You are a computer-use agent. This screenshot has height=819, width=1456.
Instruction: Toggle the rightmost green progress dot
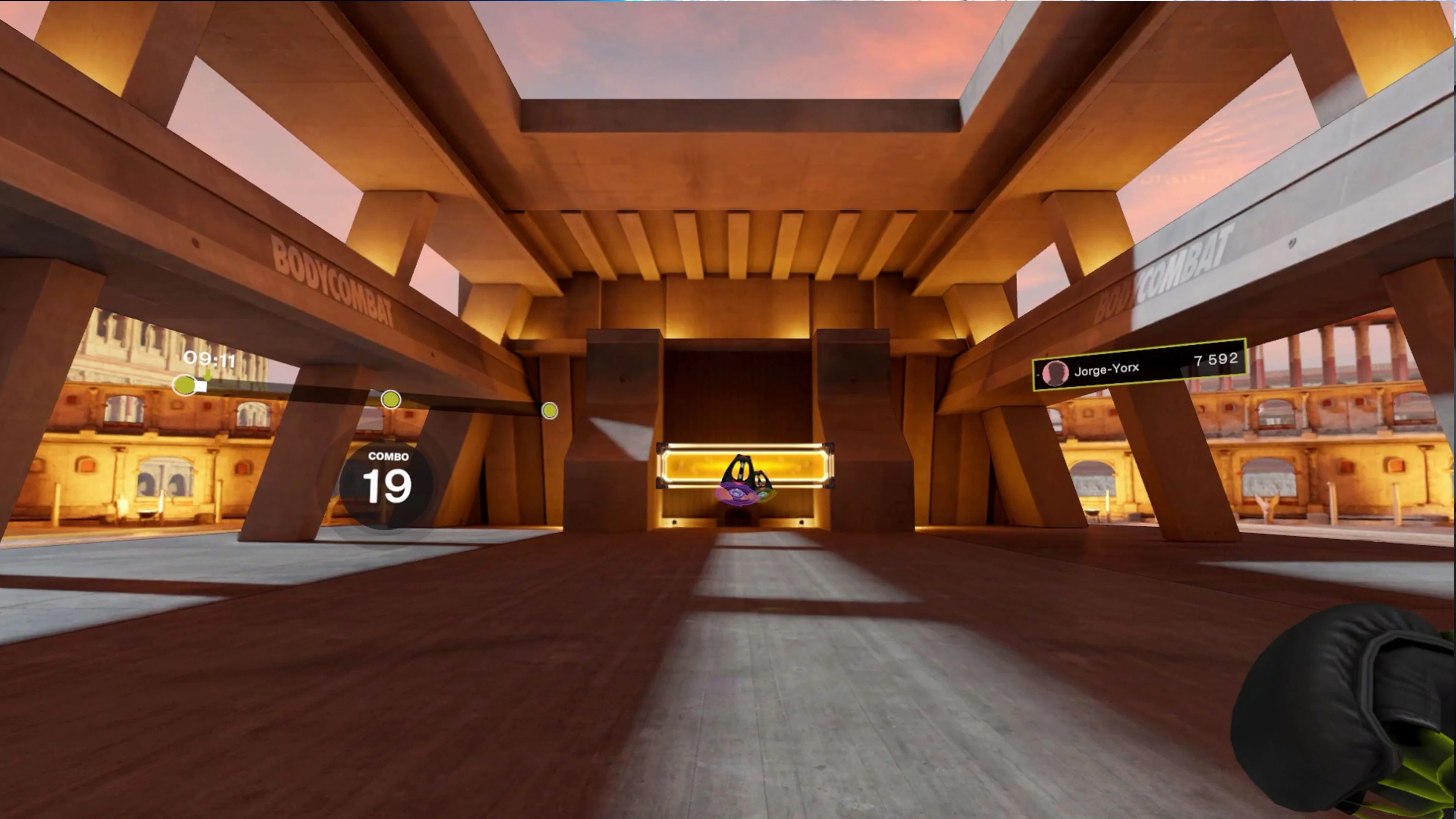[550, 411]
